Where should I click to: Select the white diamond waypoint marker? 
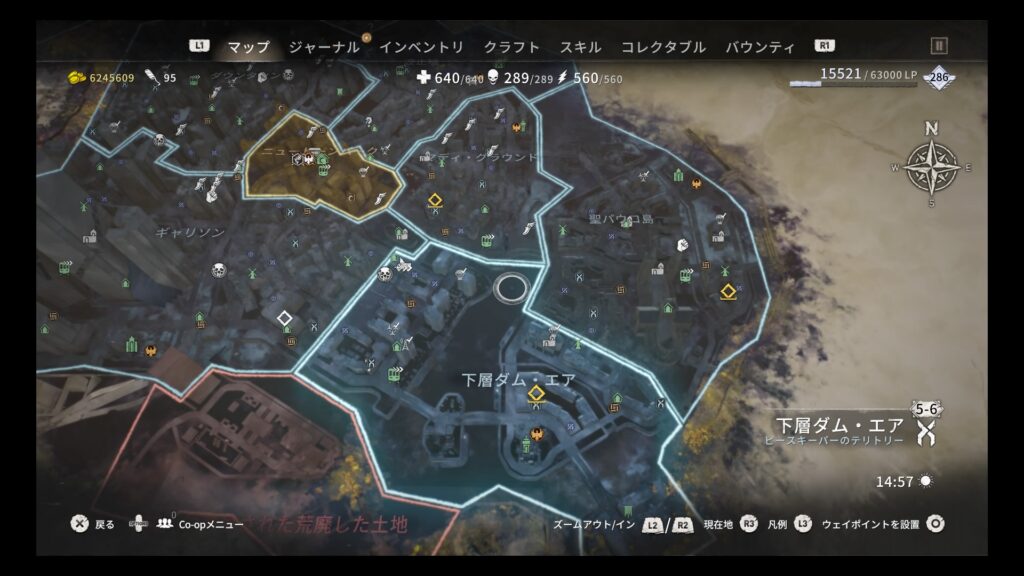point(284,319)
